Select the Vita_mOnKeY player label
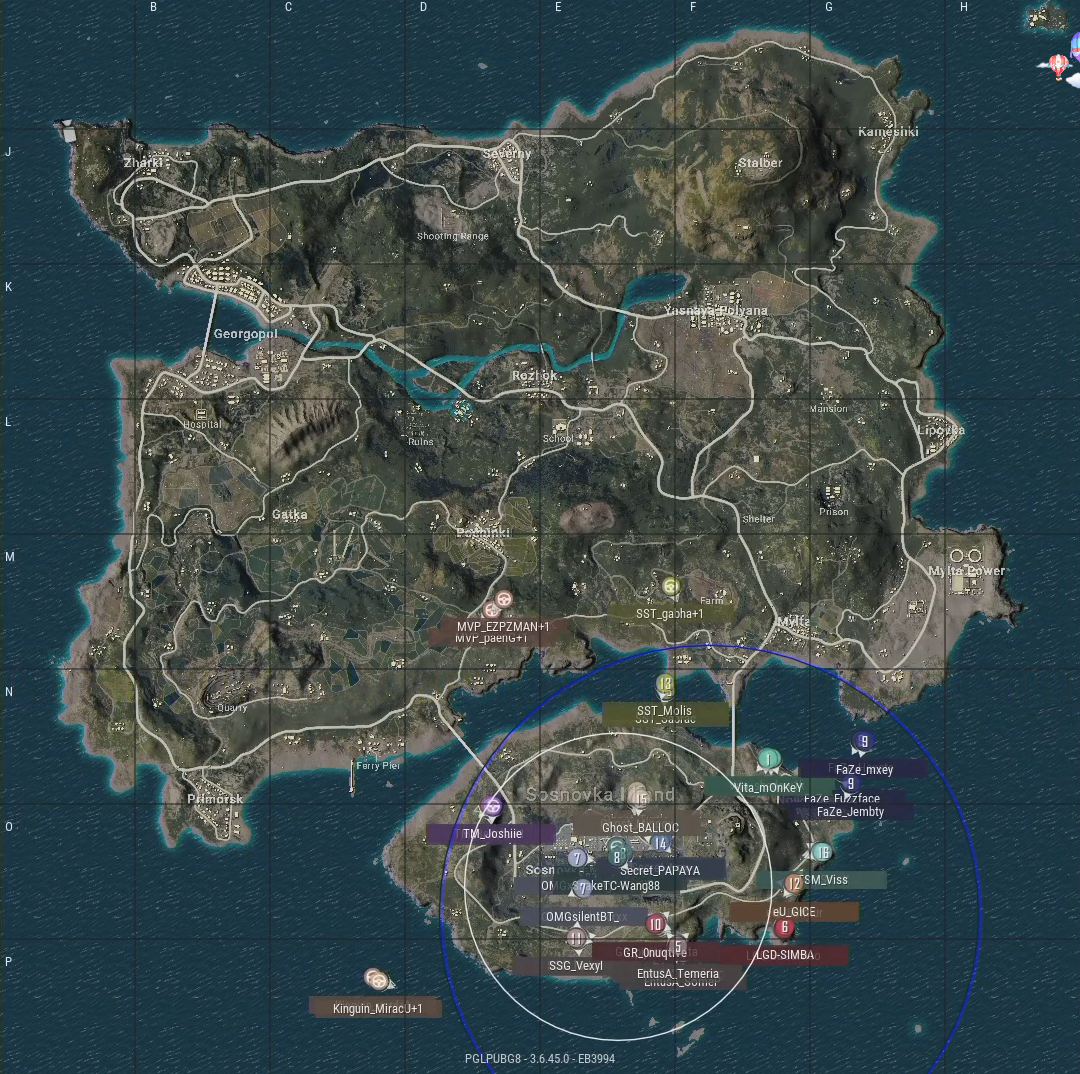 pos(768,787)
